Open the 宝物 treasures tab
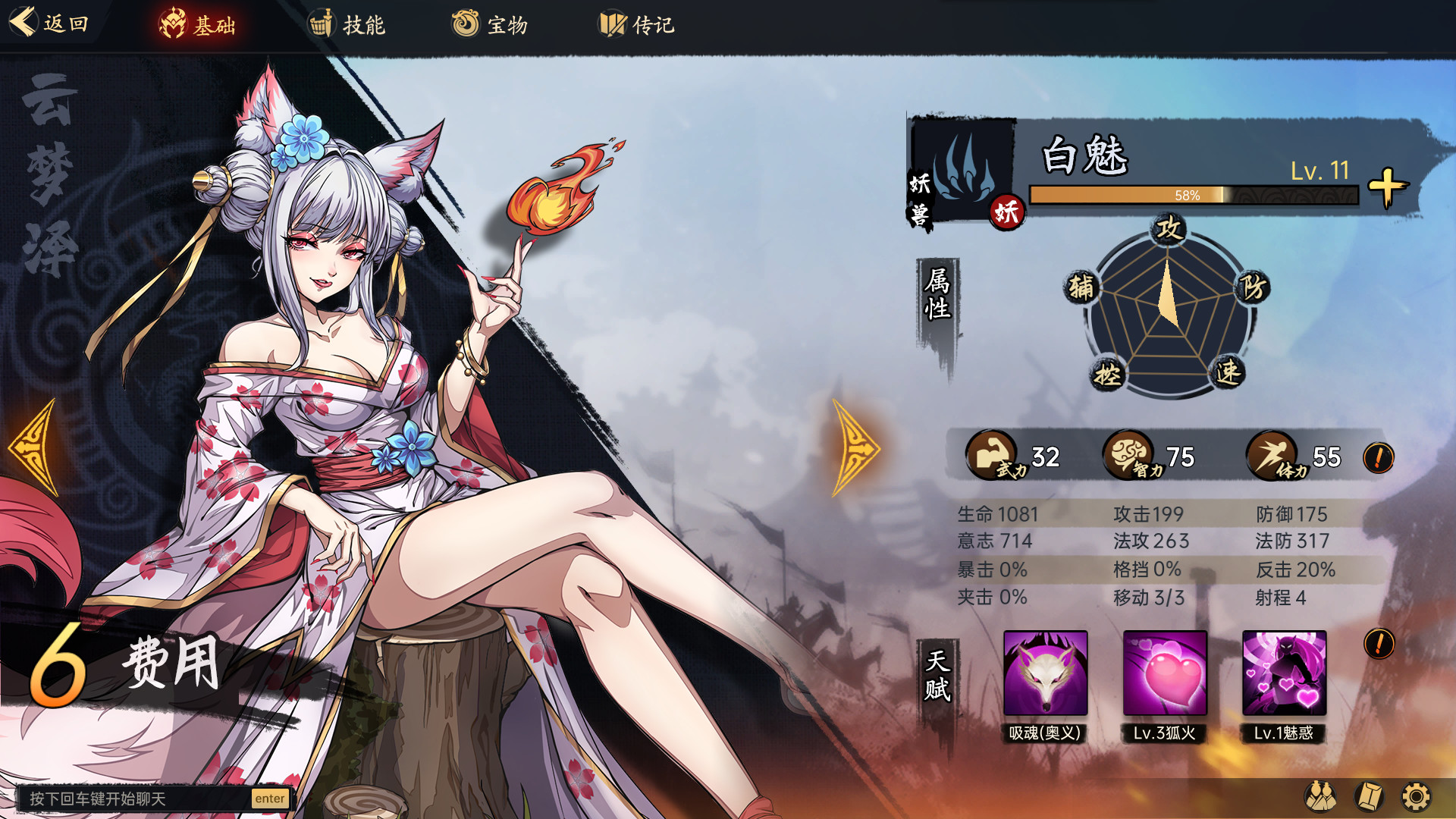 click(x=490, y=25)
